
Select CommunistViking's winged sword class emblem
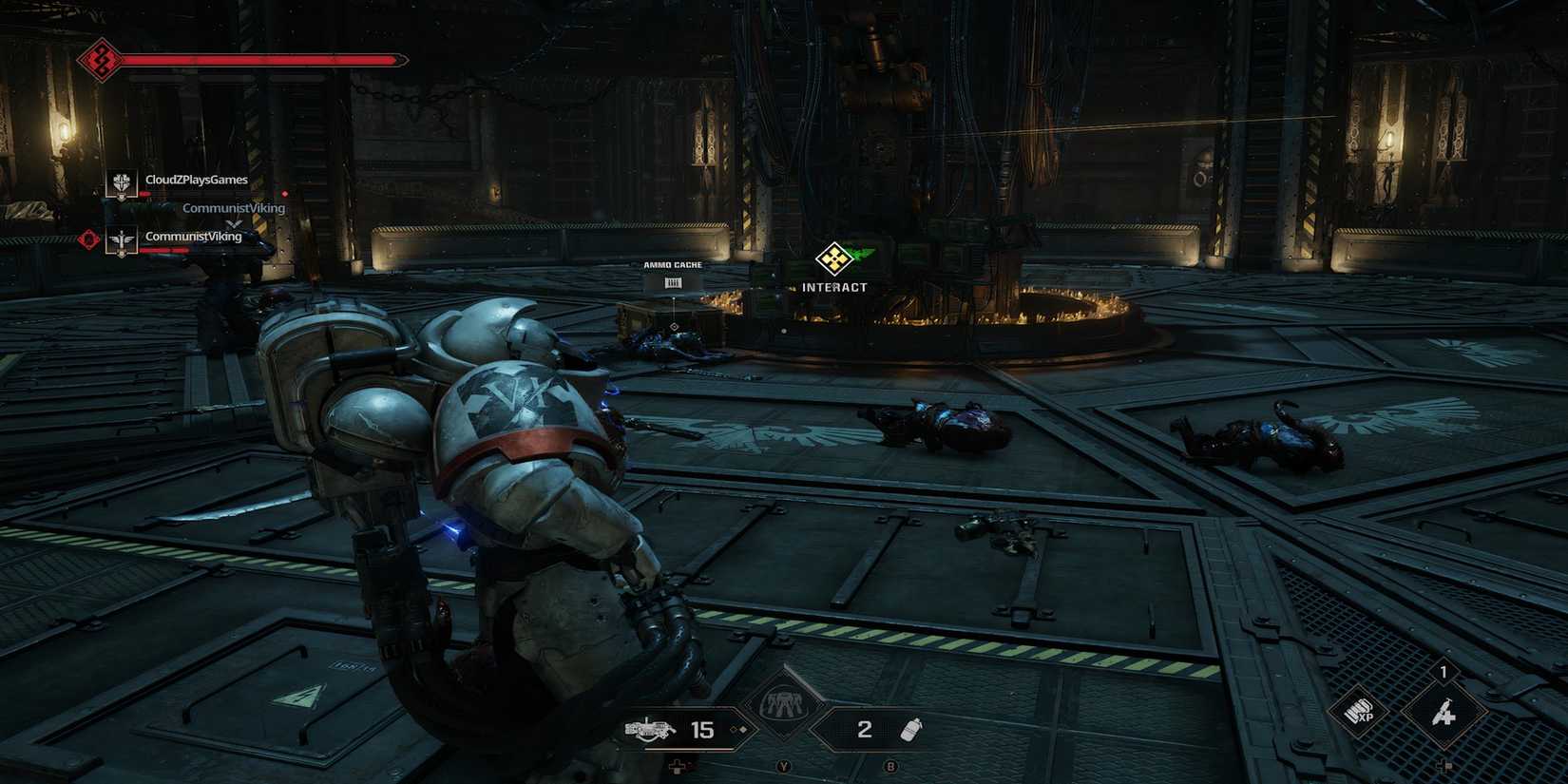point(121,241)
